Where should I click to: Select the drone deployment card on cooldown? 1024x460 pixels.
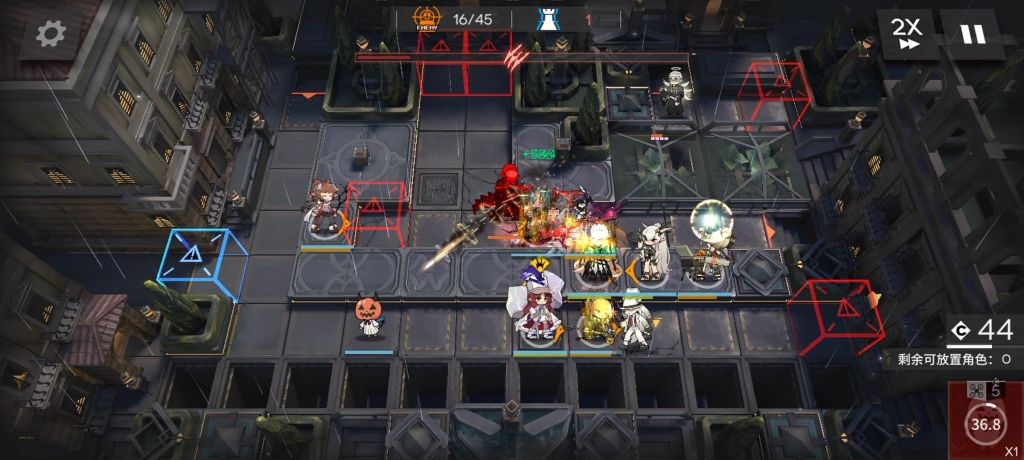(x=985, y=418)
